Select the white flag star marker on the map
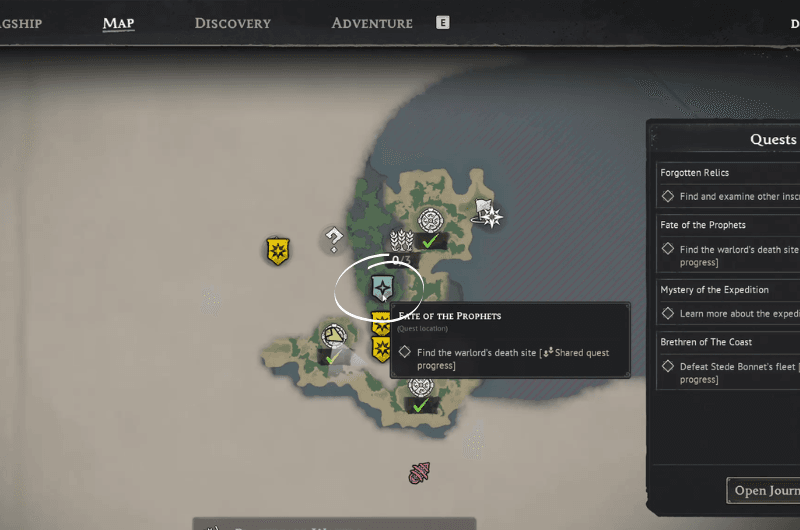Image resolution: width=800 pixels, height=530 pixels. pyautogui.click(x=488, y=213)
